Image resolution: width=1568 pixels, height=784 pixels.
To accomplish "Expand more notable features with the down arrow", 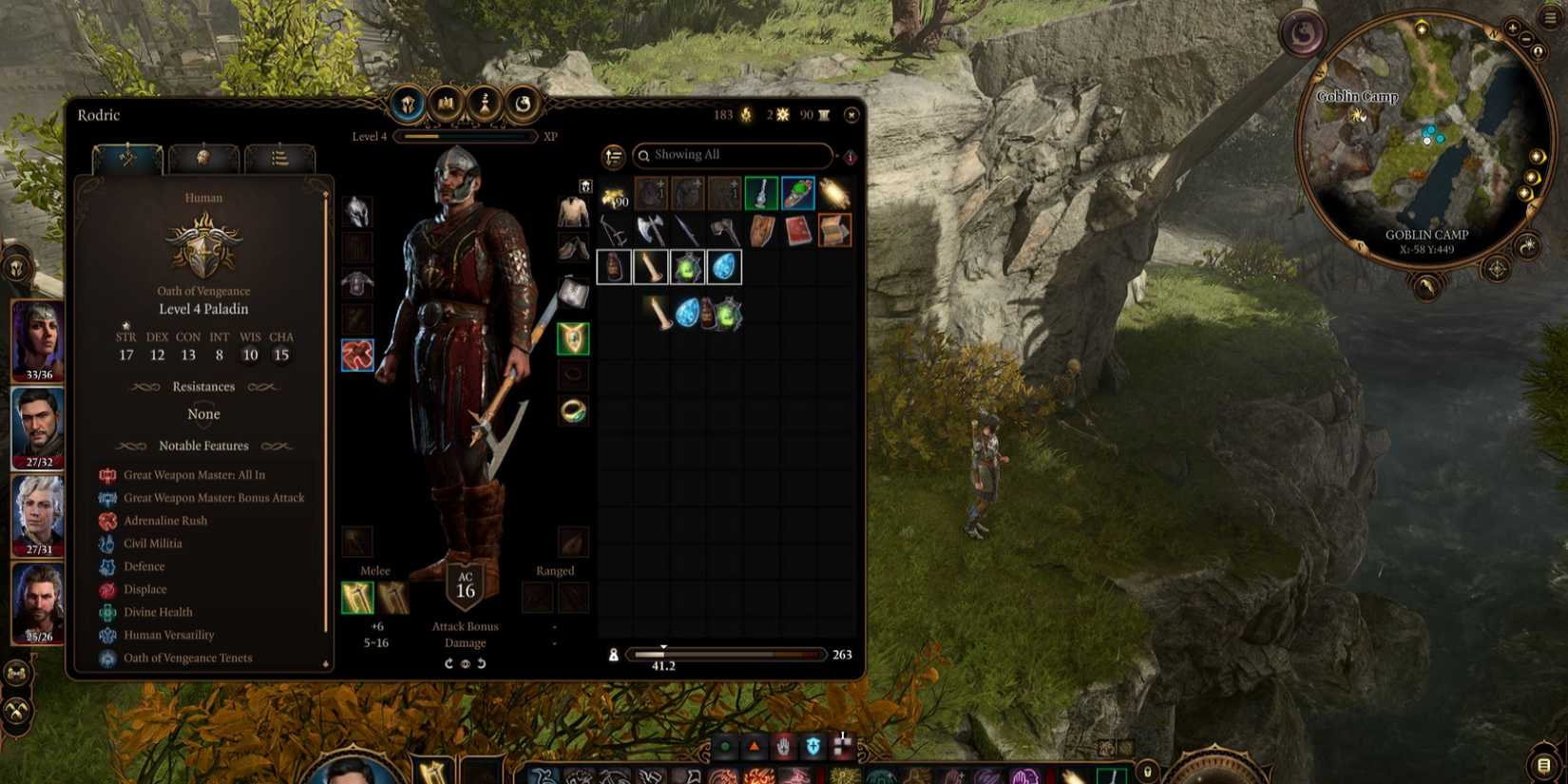I will [x=326, y=664].
